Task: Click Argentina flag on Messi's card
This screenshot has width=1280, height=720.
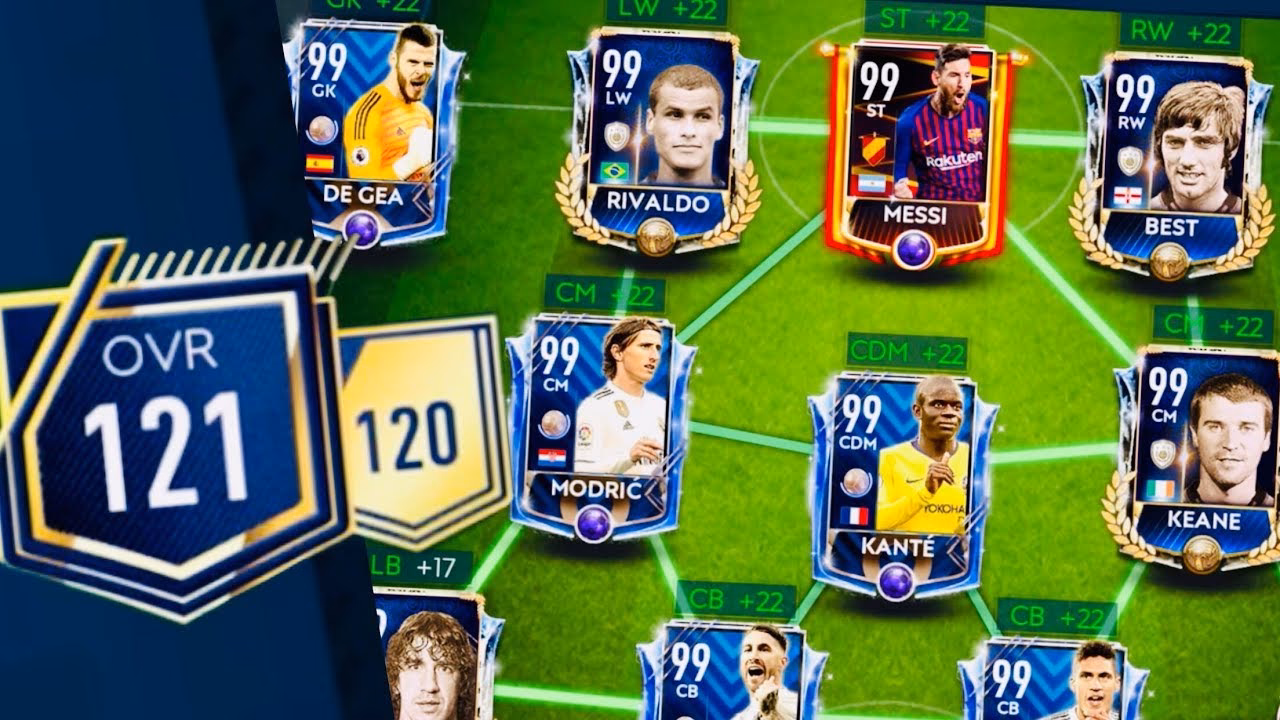Action: [872, 184]
